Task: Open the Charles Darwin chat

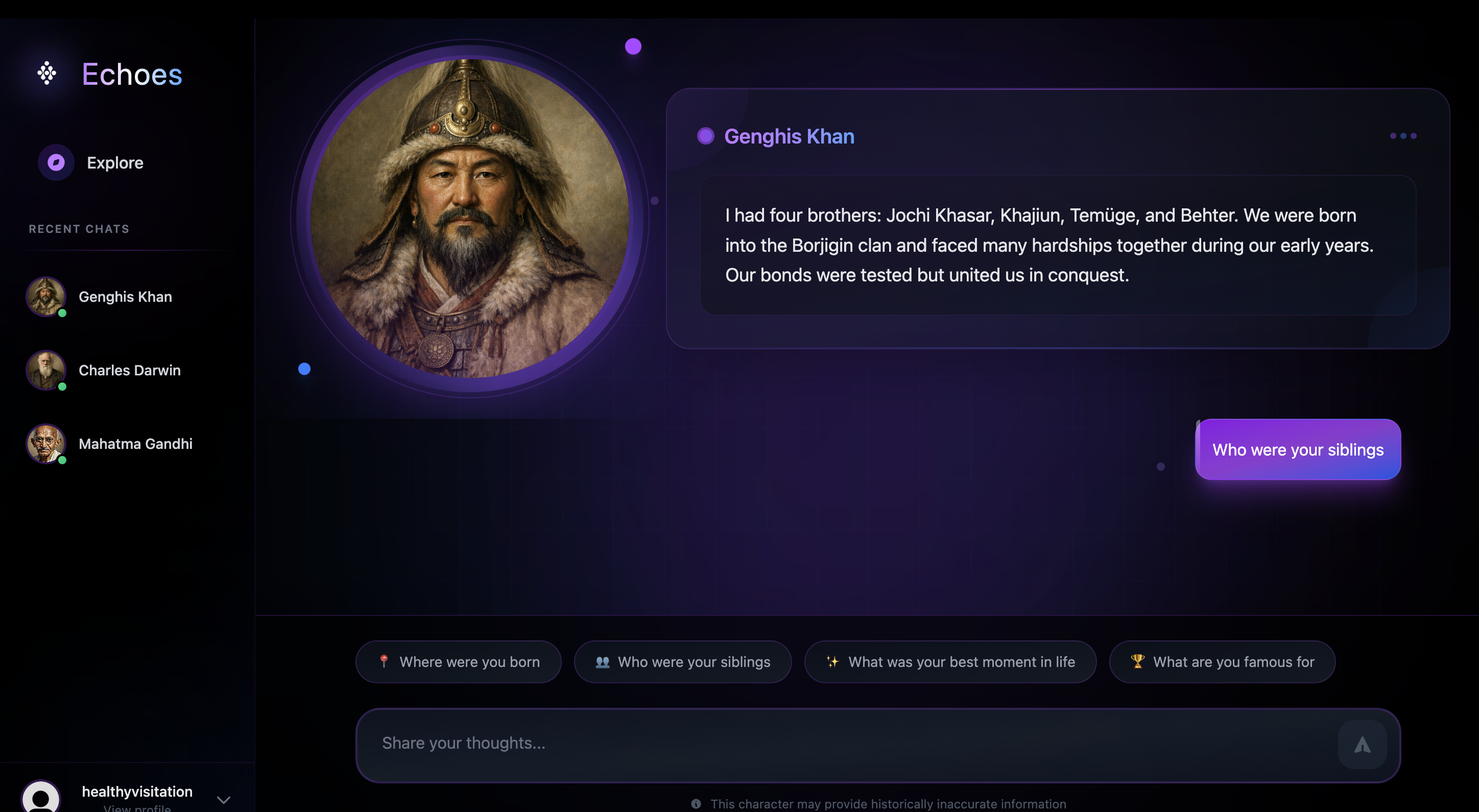Action: (129, 370)
